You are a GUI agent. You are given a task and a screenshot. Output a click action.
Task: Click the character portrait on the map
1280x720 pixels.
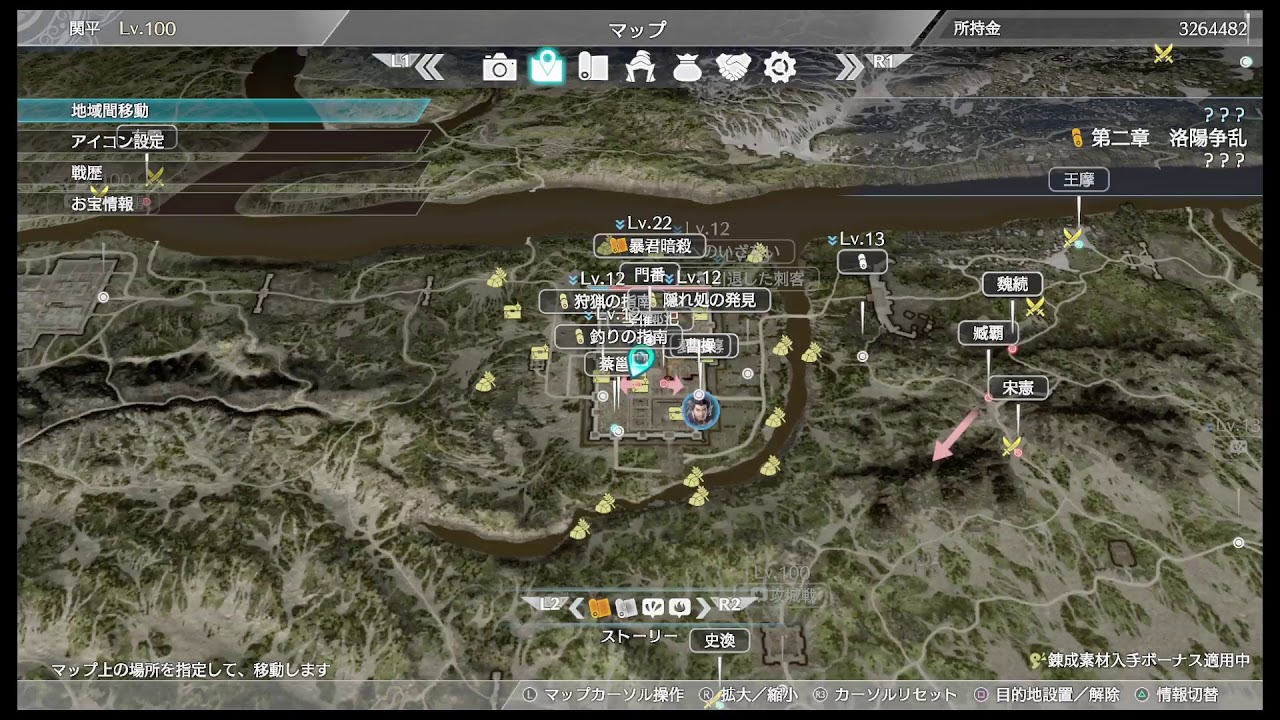tap(700, 410)
